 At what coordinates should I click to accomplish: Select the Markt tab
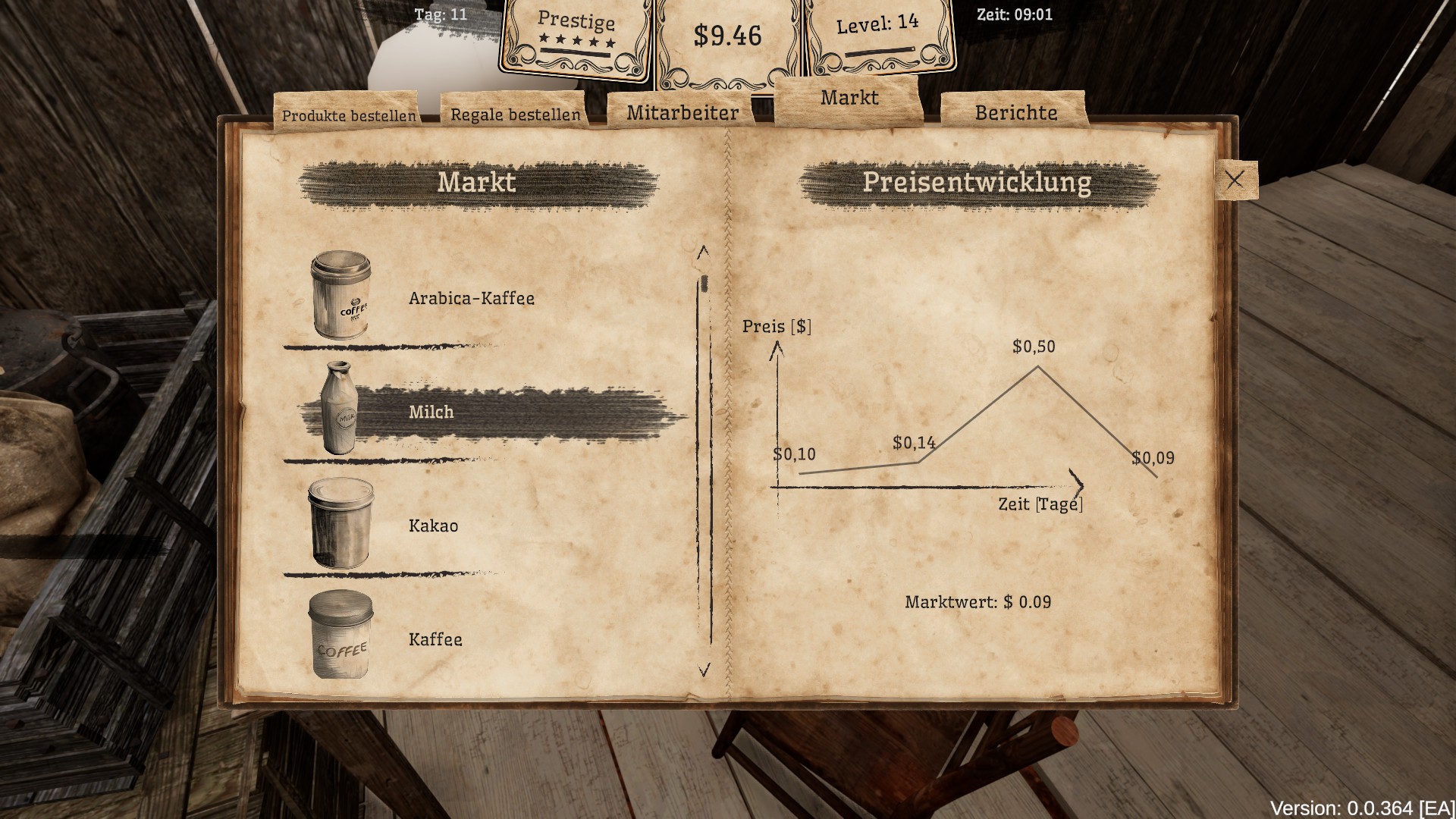coord(849,98)
